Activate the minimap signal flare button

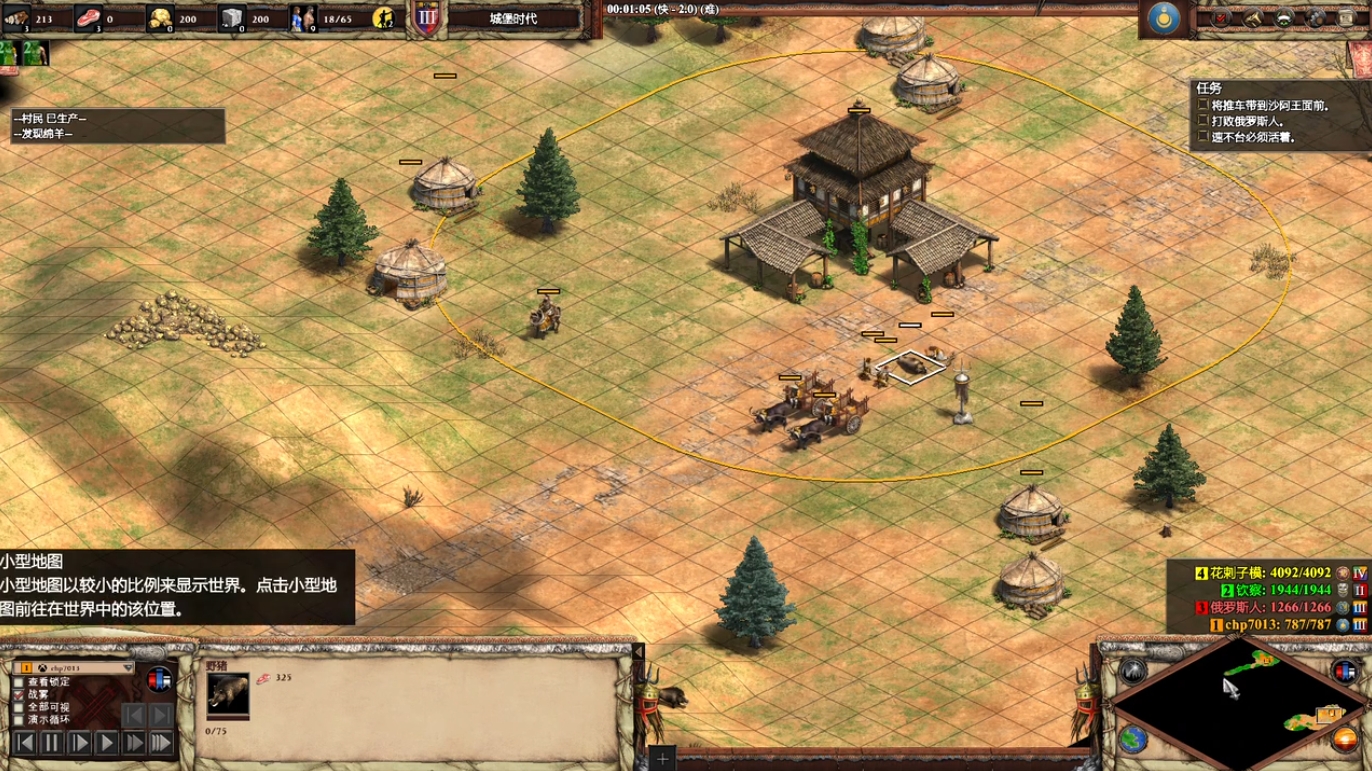tap(1133, 670)
